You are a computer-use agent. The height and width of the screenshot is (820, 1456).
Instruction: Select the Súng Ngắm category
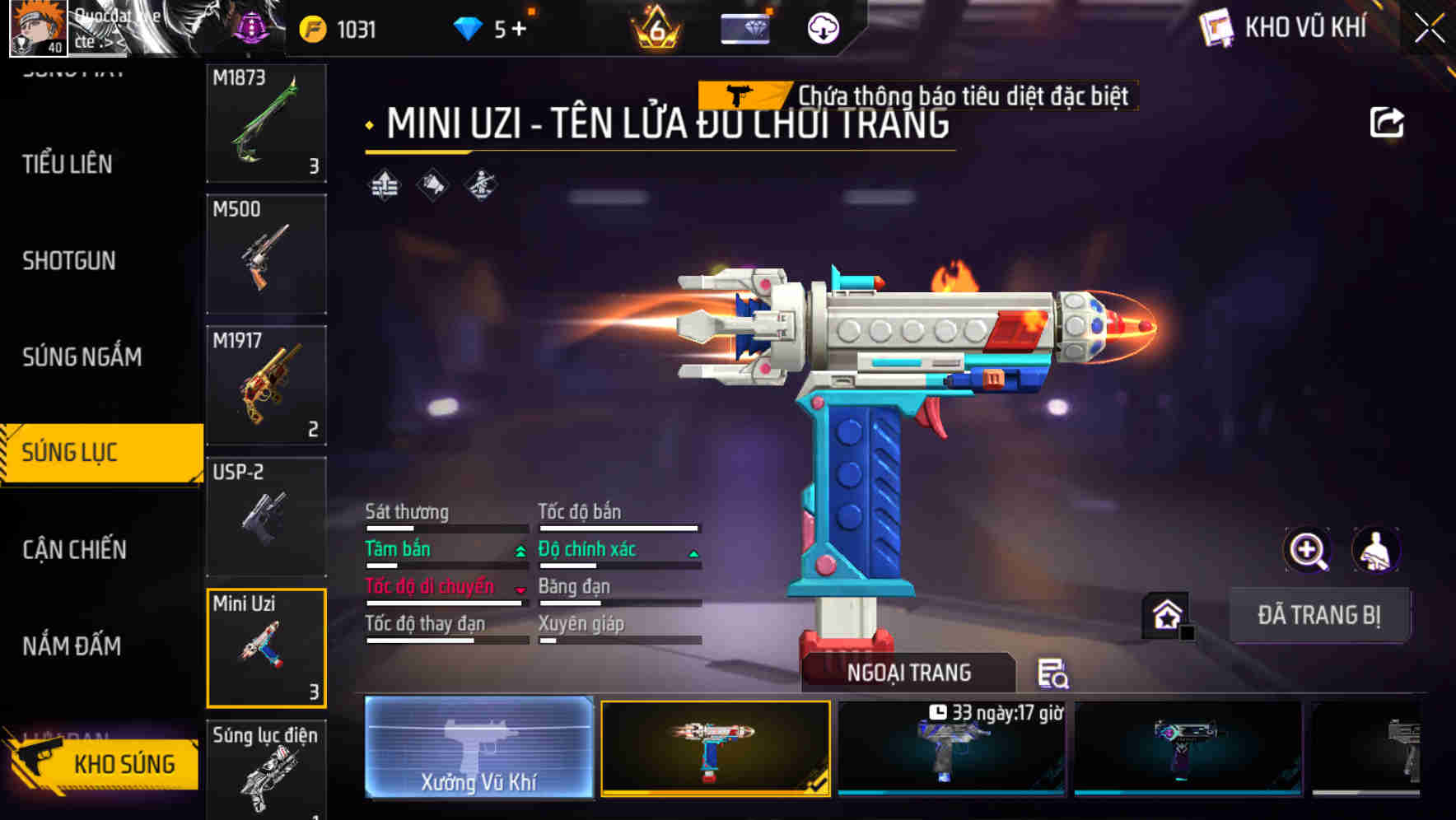(x=82, y=356)
